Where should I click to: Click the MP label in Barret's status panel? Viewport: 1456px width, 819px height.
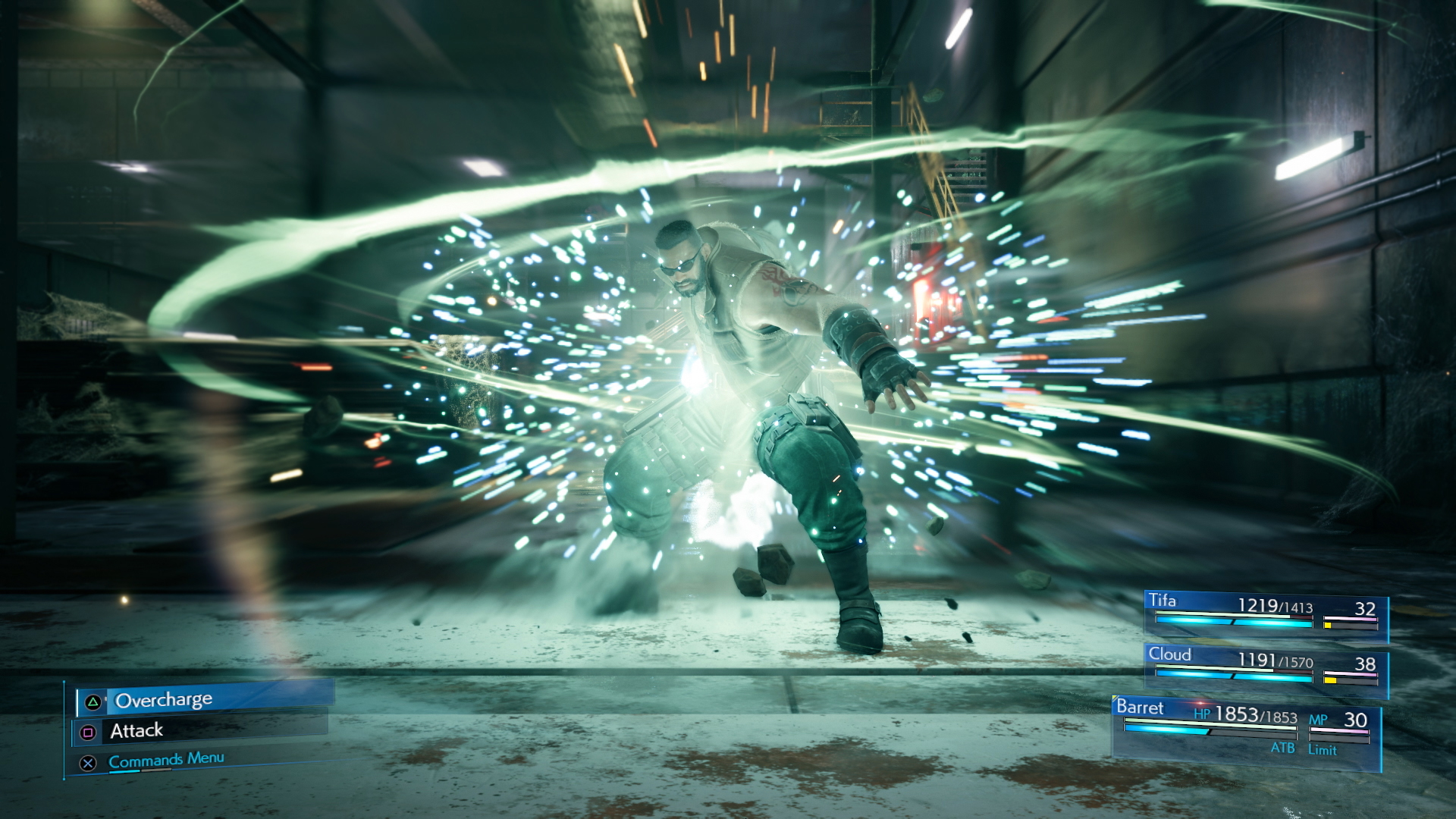pyautogui.click(x=1317, y=718)
